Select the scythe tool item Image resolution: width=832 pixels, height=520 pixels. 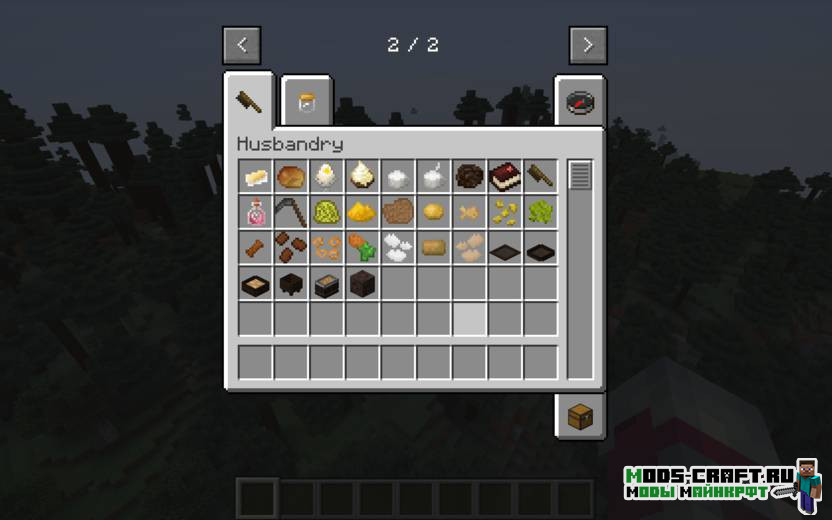tap(291, 212)
